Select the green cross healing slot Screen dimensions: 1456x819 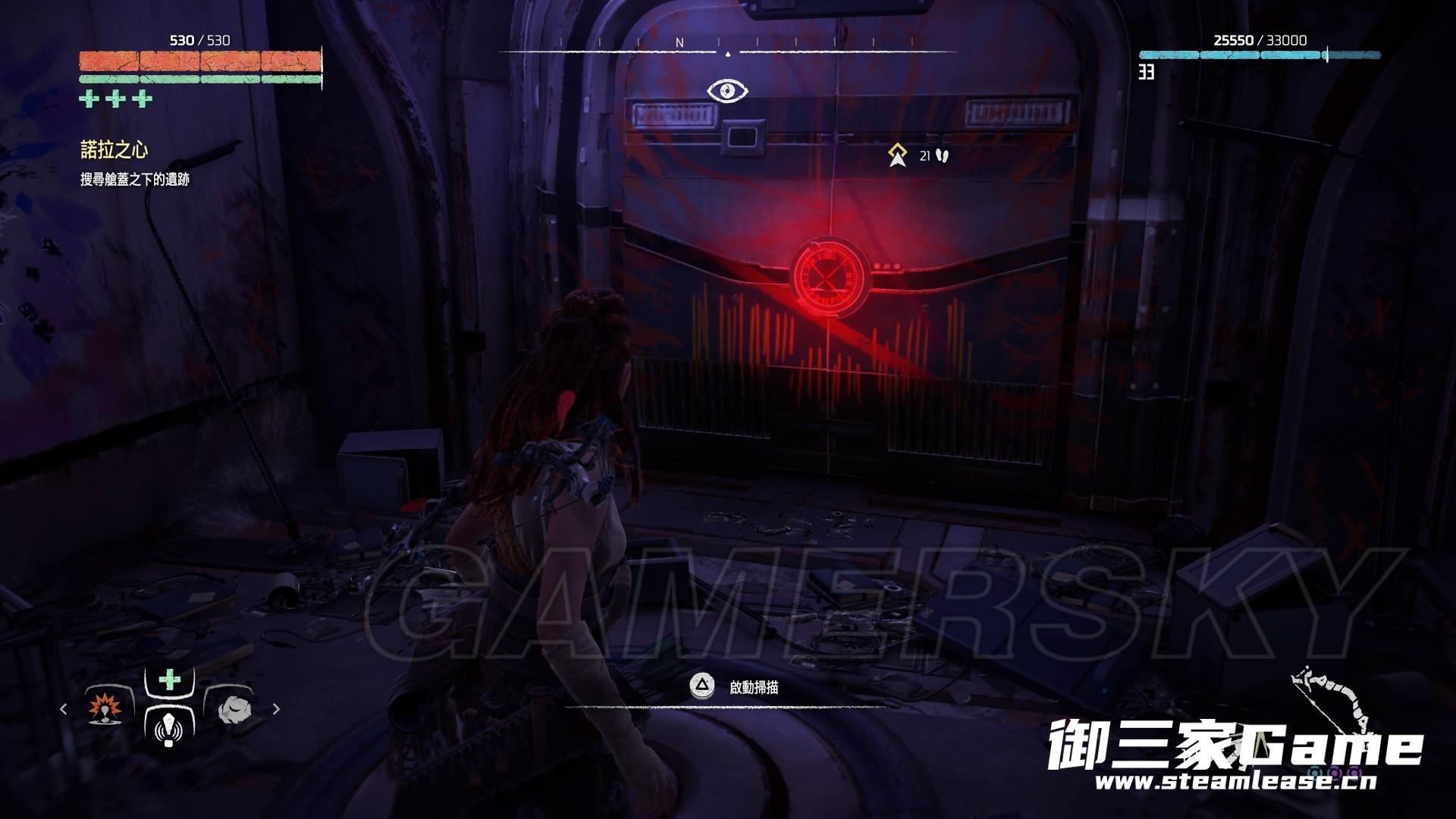pos(170,679)
